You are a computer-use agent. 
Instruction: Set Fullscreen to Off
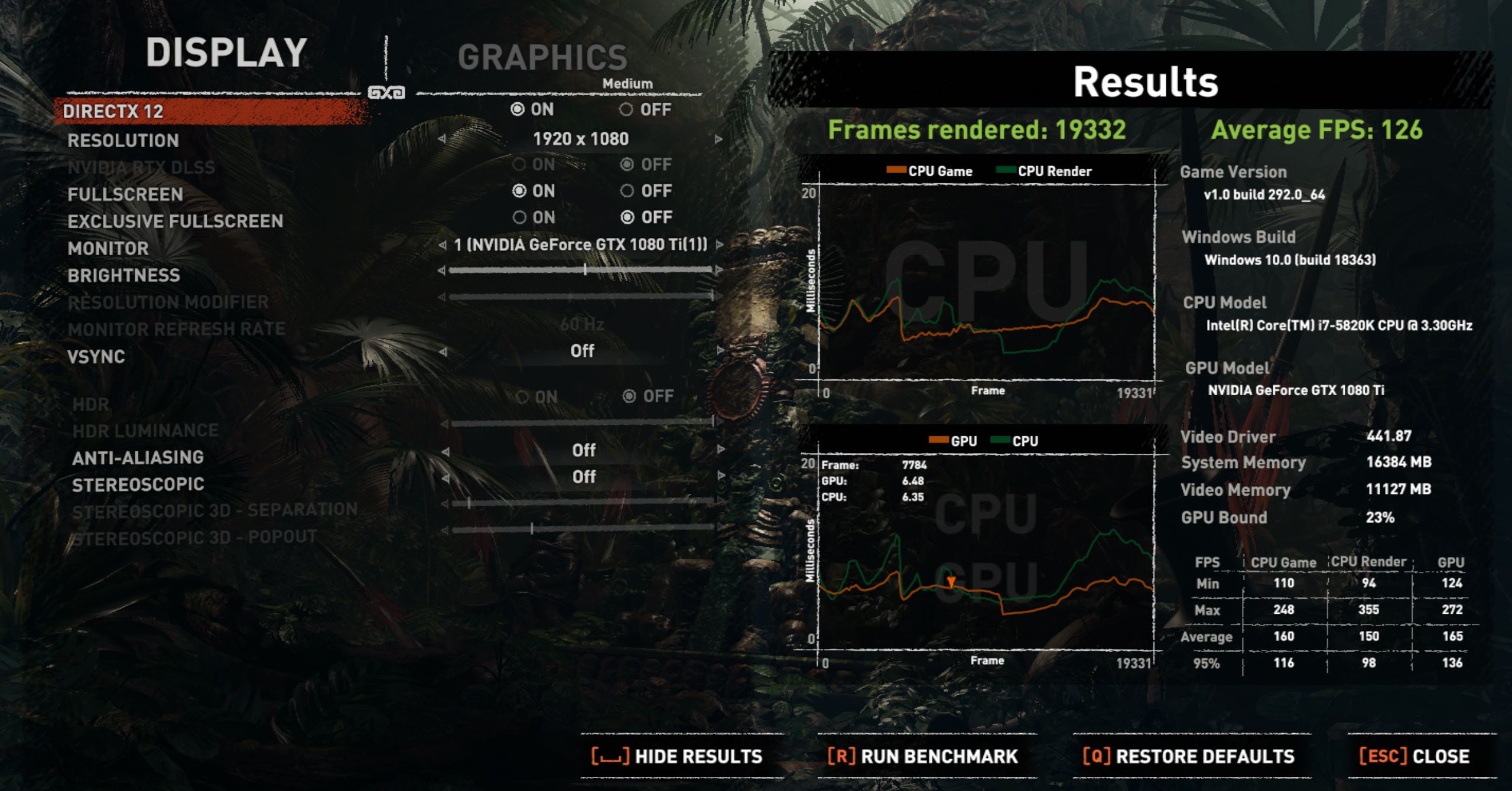[627, 191]
